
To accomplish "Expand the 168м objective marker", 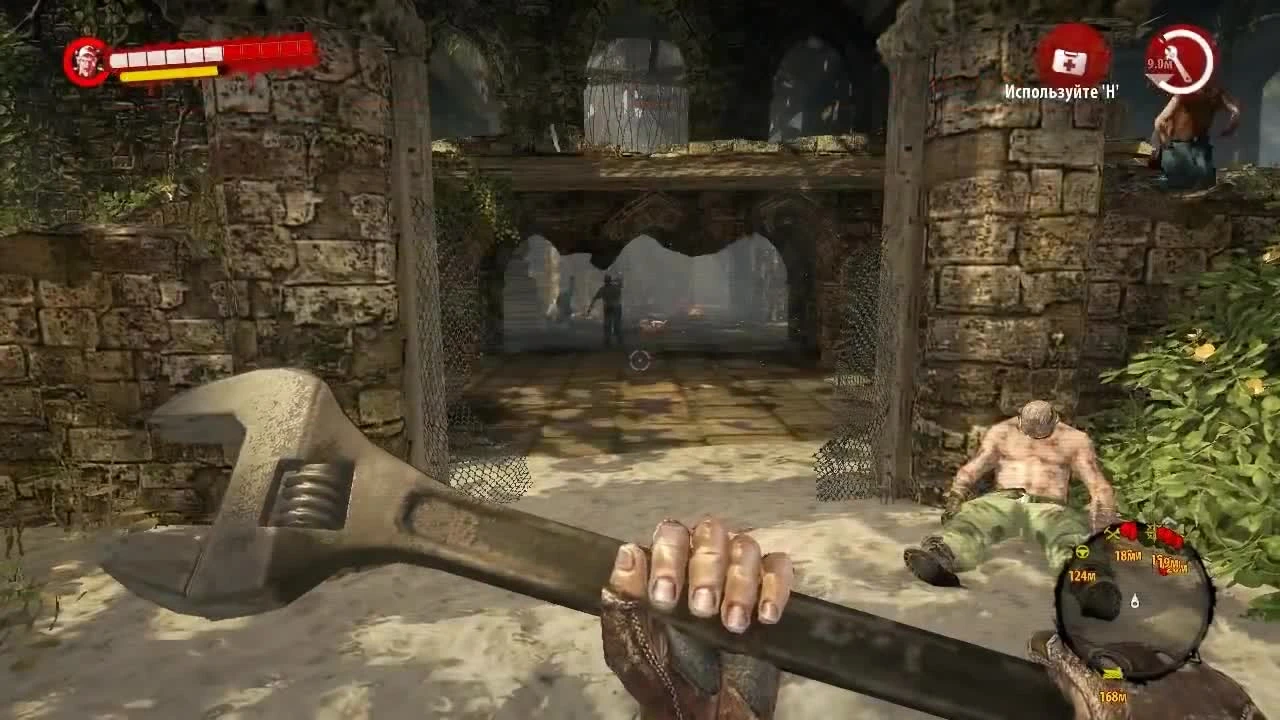I will pos(1113,696).
